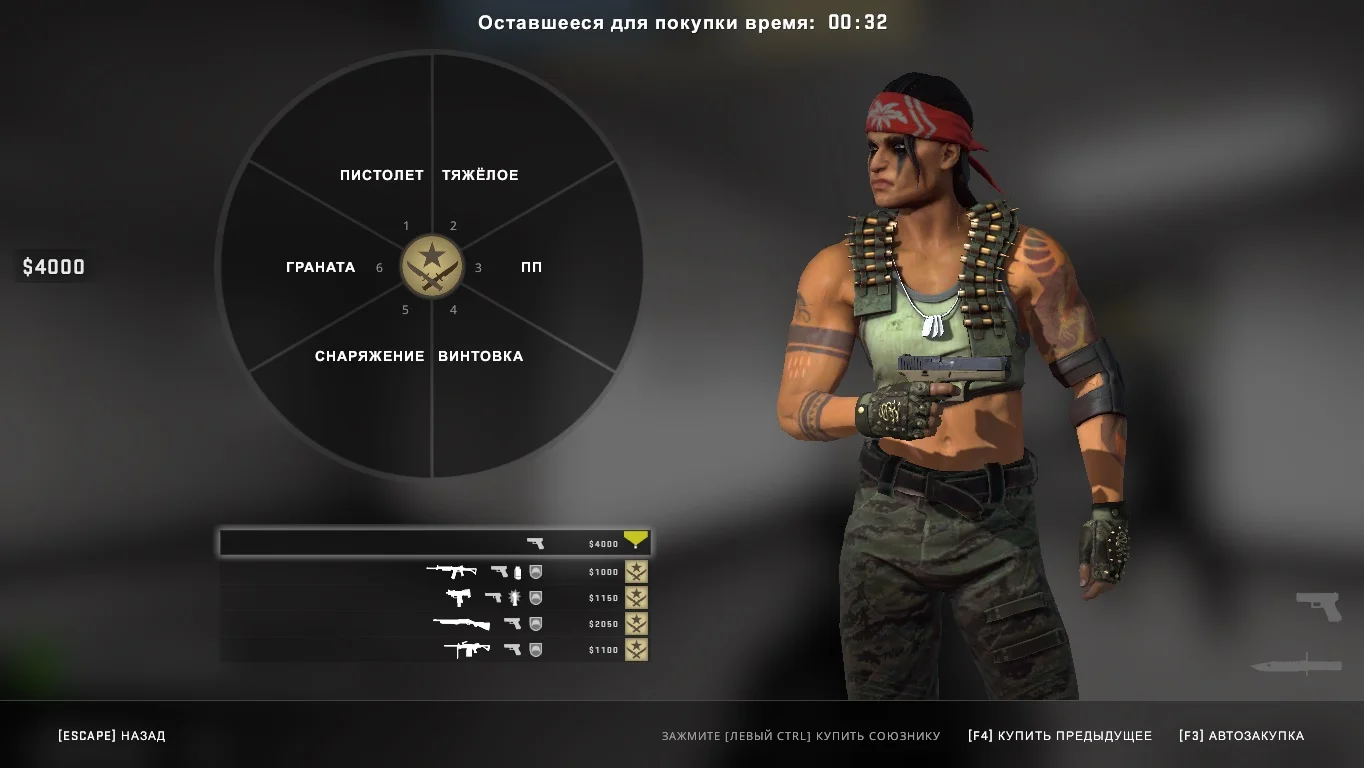This screenshot has width=1364, height=768.
Task: Pick the $2050 loadout preset row
Action: point(434,624)
